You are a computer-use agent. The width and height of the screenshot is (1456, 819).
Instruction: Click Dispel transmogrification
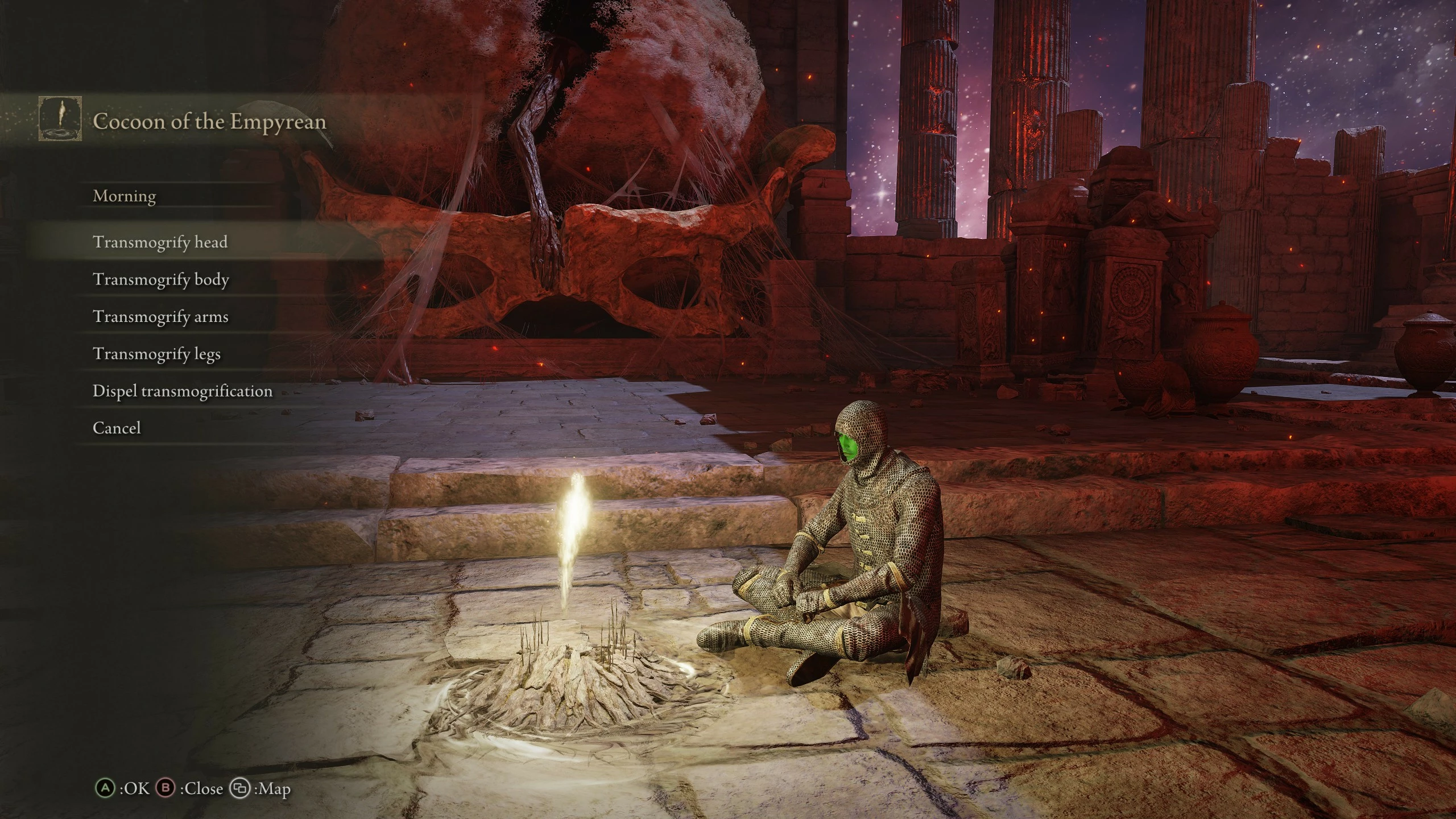(x=183, y=391)
